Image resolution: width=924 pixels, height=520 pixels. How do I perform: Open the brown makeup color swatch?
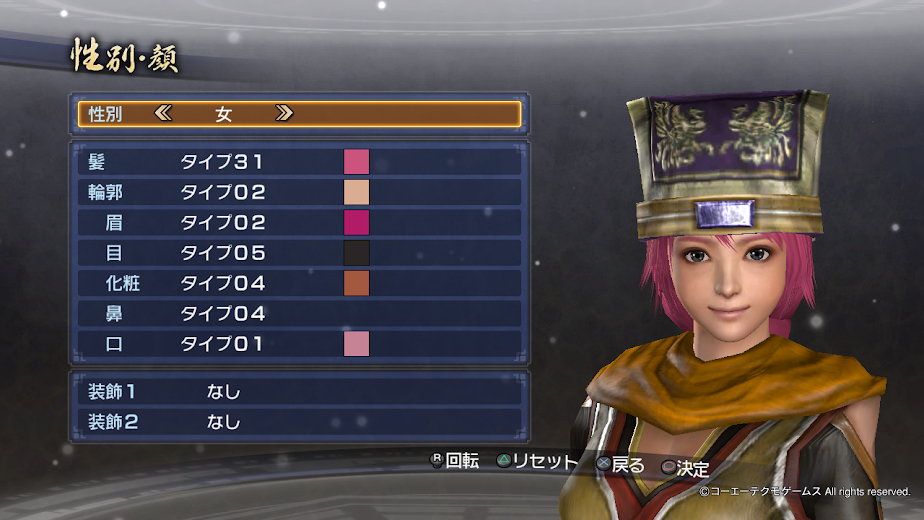356,283
